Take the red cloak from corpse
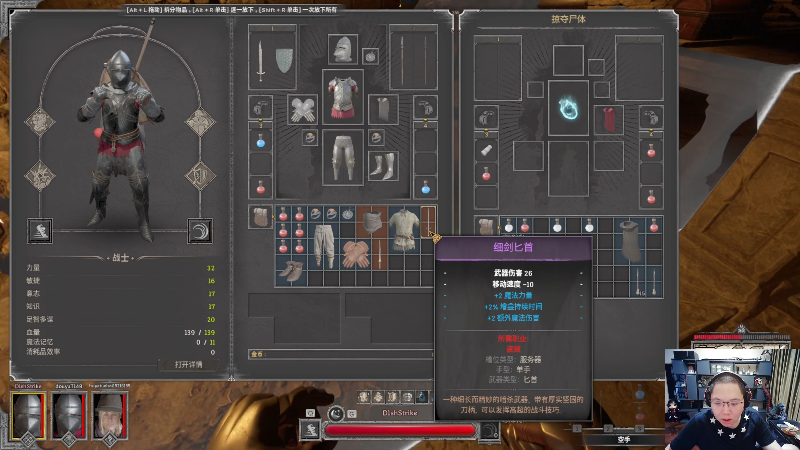This screenshot has height=450, width=800. coord(608,119)
